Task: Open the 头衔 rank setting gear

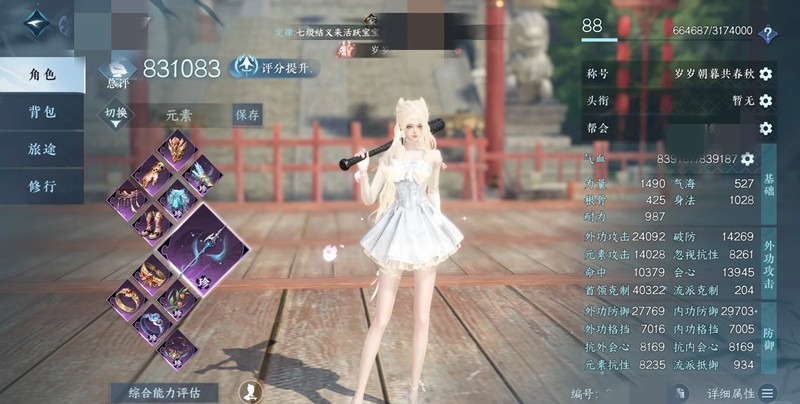Action: pyautogui.click(x=766, y=101)
